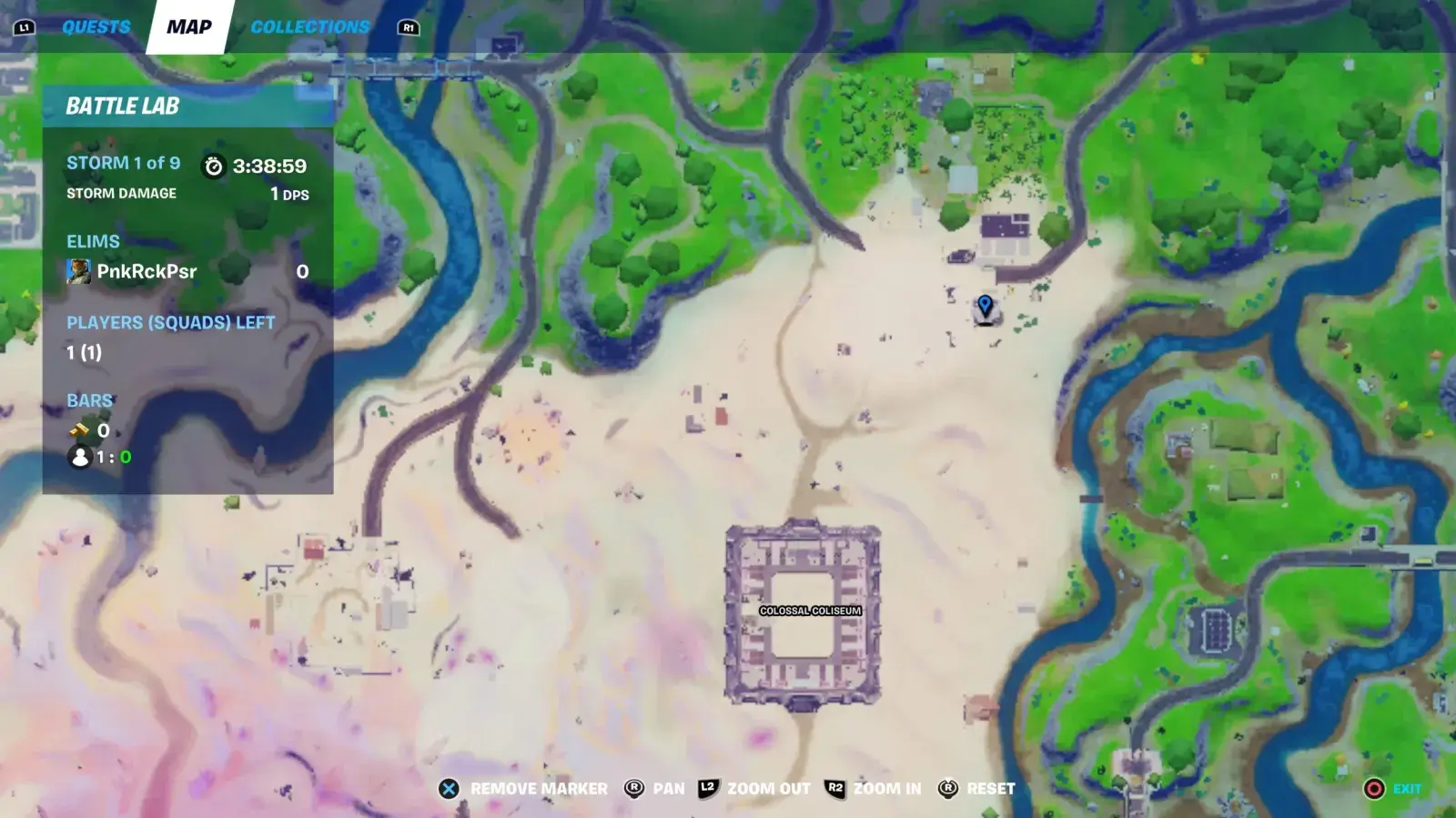Viewport: 1456px width, 818px height.
Task: Select the MAP tab
Action: coord(189,26)
